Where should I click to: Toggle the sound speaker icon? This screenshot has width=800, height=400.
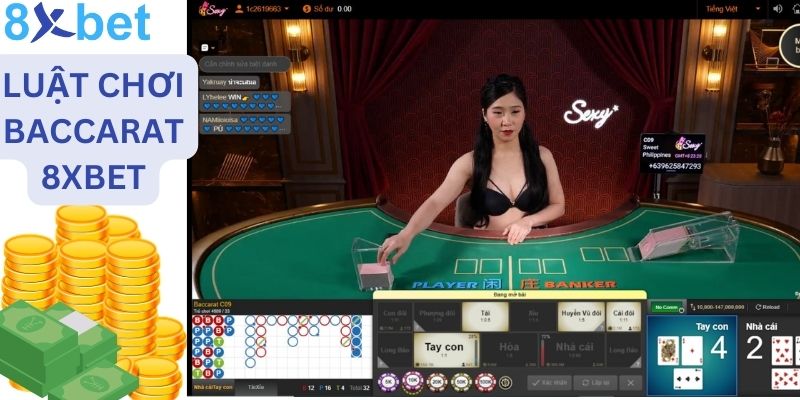(x=776, y=8)
